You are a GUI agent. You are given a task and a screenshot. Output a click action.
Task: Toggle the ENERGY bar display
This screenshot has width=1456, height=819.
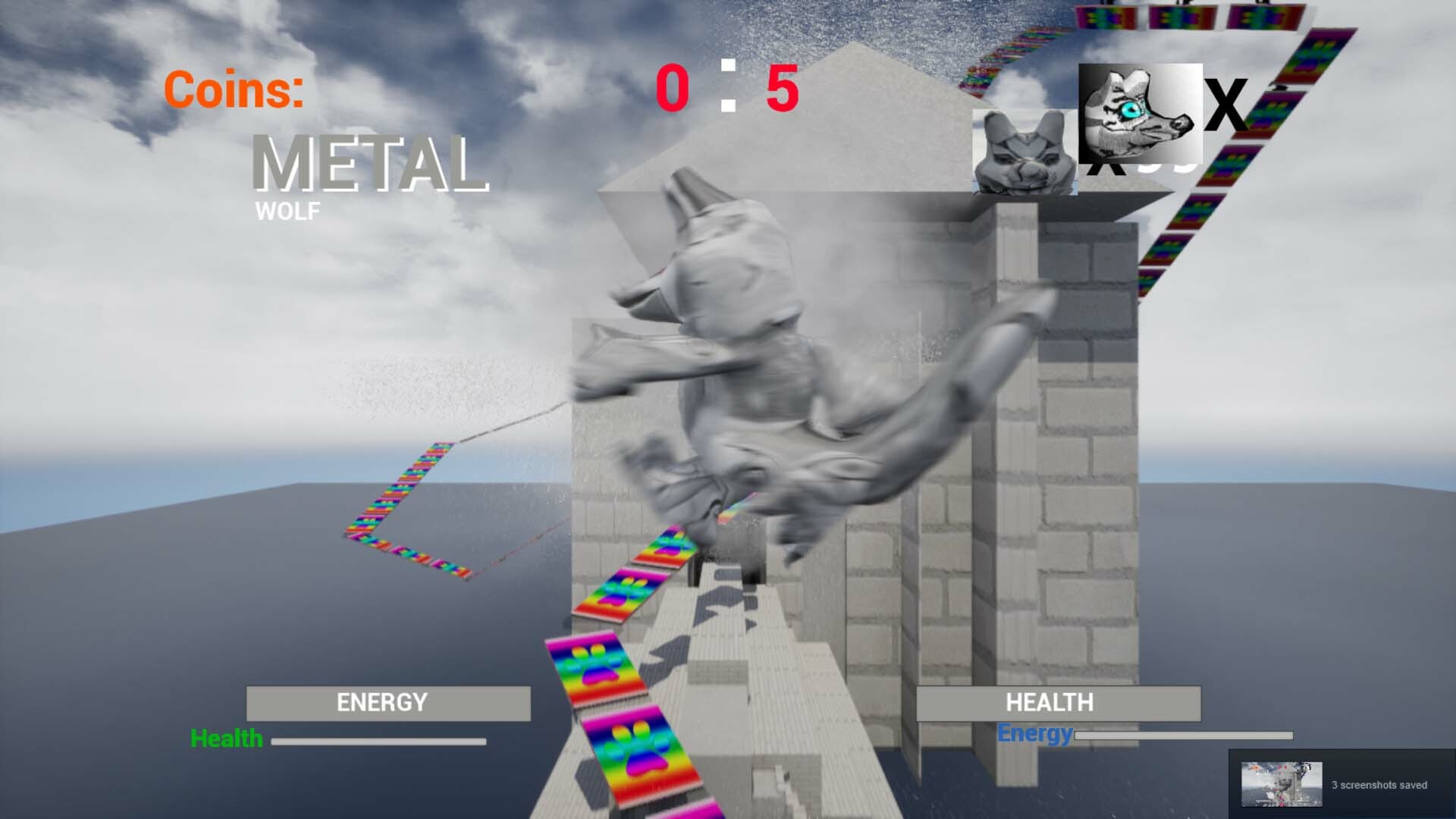pyautogui.click(x=388, y=702)
